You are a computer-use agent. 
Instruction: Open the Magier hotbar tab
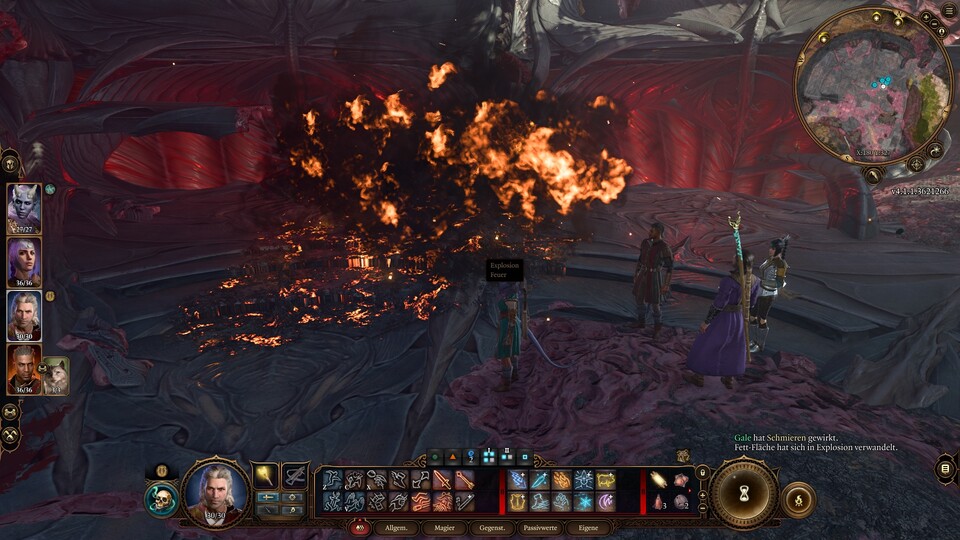[444, 527]
